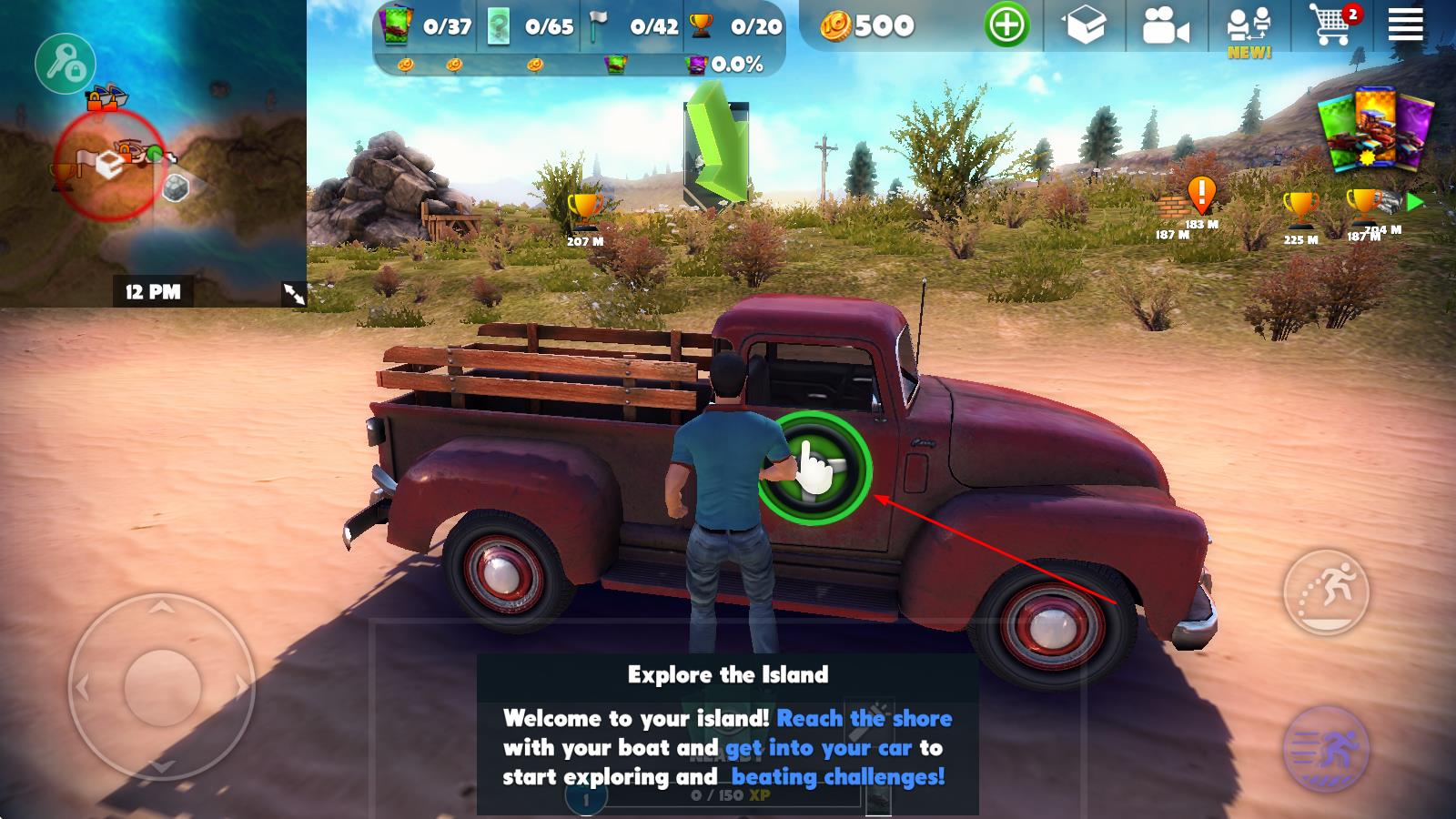Open the blueprint box menu

point(1086,25)
